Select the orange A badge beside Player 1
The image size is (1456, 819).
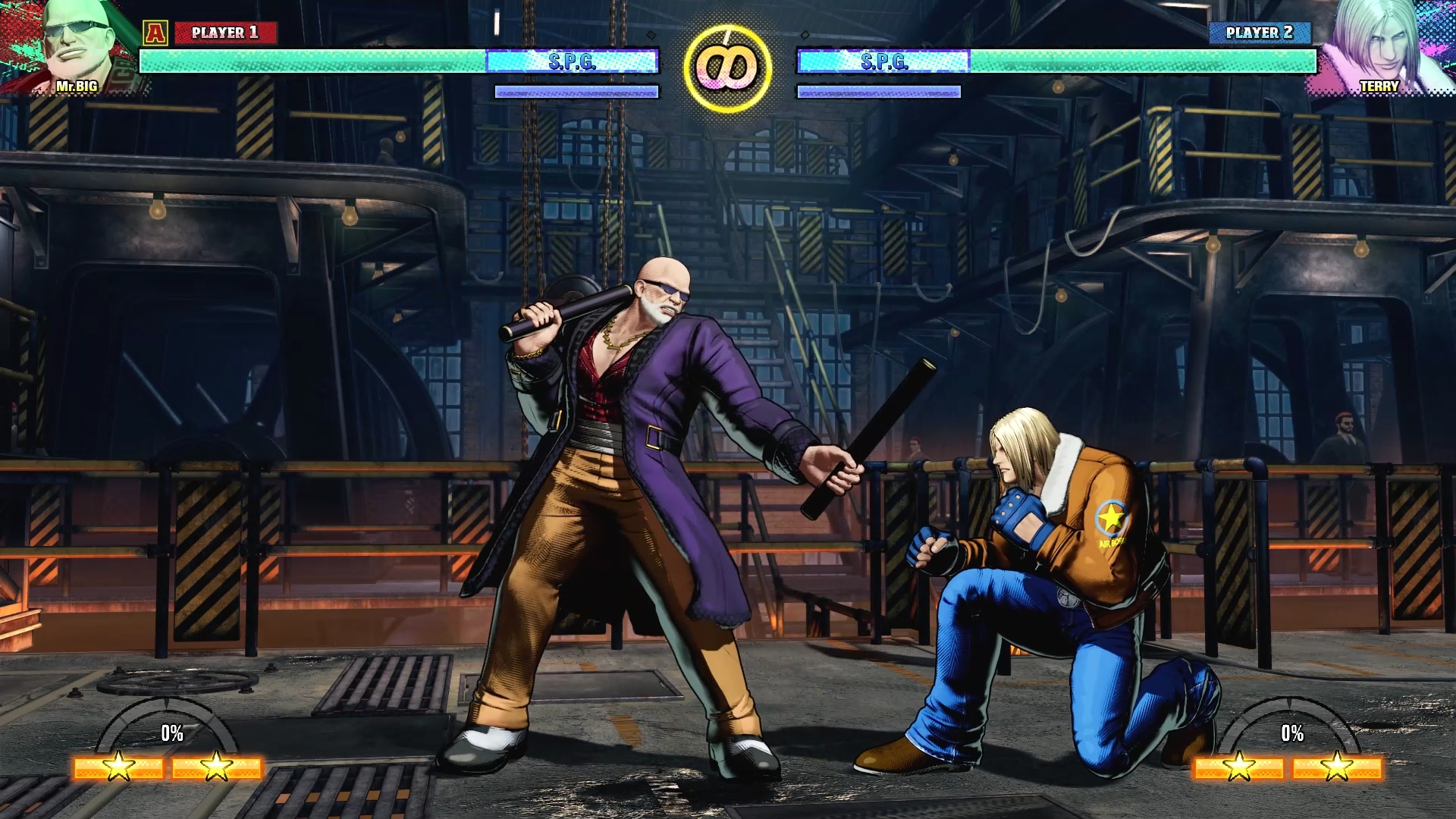click(x=155, y=33)
